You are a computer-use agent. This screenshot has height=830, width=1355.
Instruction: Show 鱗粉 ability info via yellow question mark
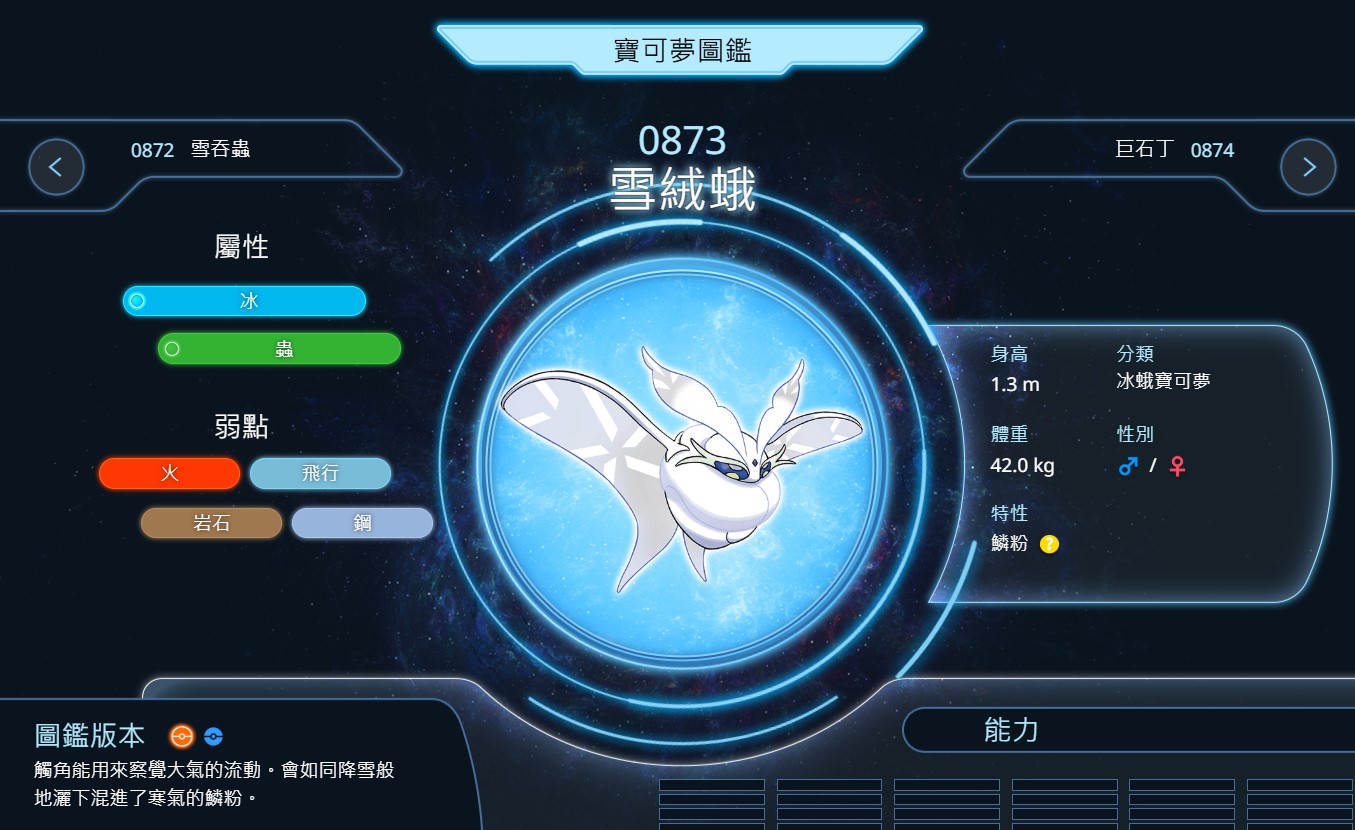coord(1049,544)
